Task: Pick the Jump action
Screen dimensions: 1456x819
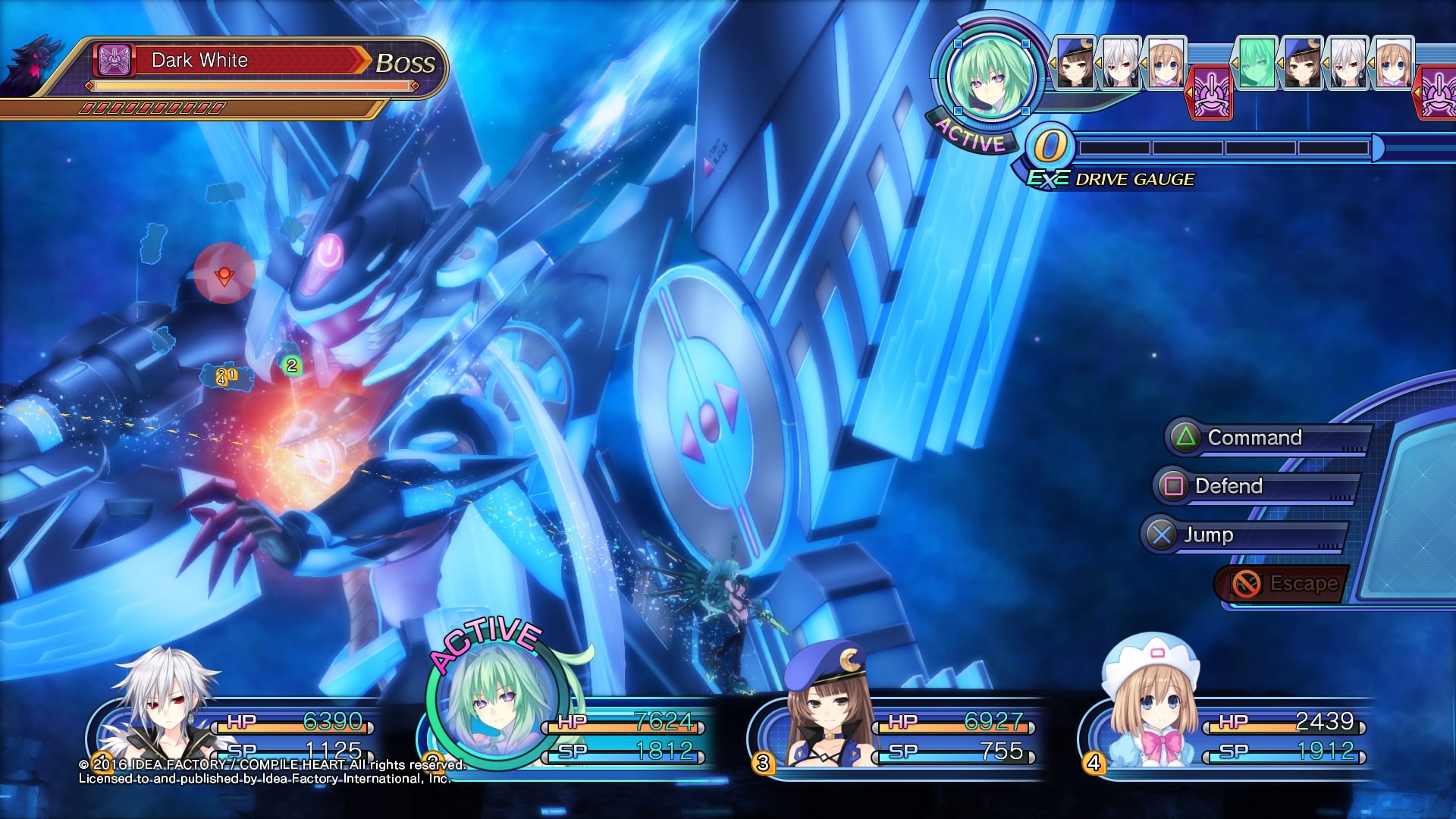Action: click(1244, 535)
